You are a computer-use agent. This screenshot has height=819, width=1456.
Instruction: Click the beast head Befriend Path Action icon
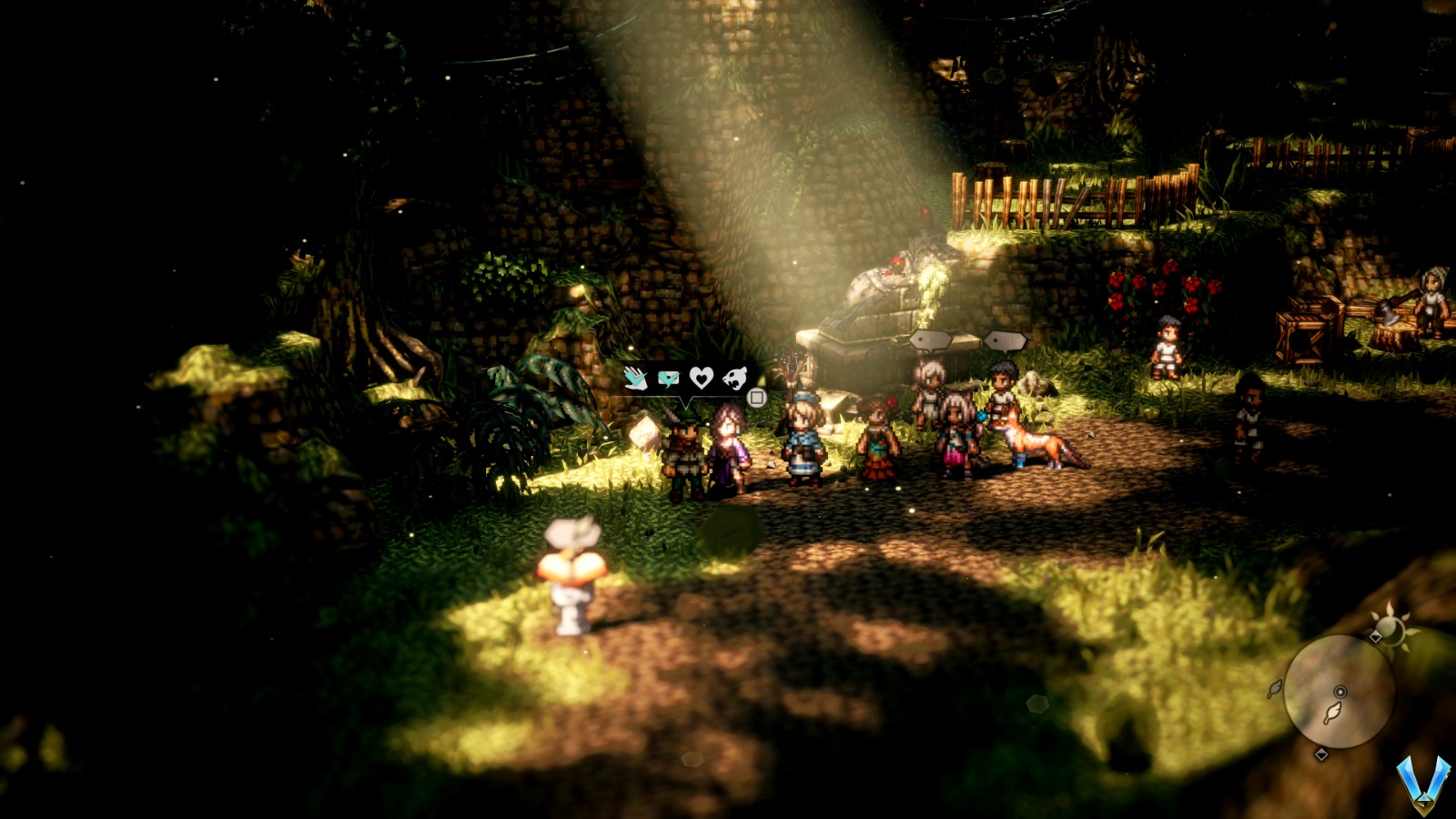point(734,378)
